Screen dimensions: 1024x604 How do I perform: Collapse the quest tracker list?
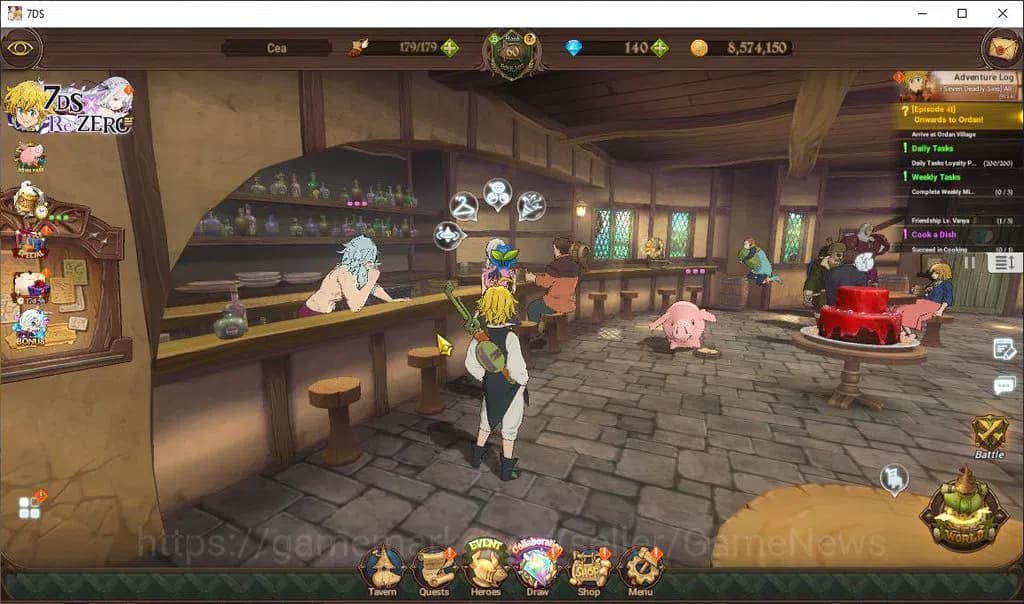[1003, 262]
